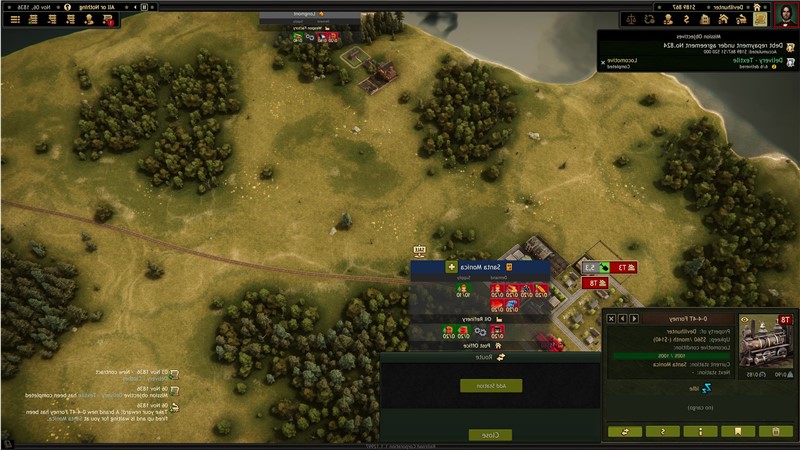Close the route panel
The height and width of the screenshot is (450, 800).
(x=490, y=434)
